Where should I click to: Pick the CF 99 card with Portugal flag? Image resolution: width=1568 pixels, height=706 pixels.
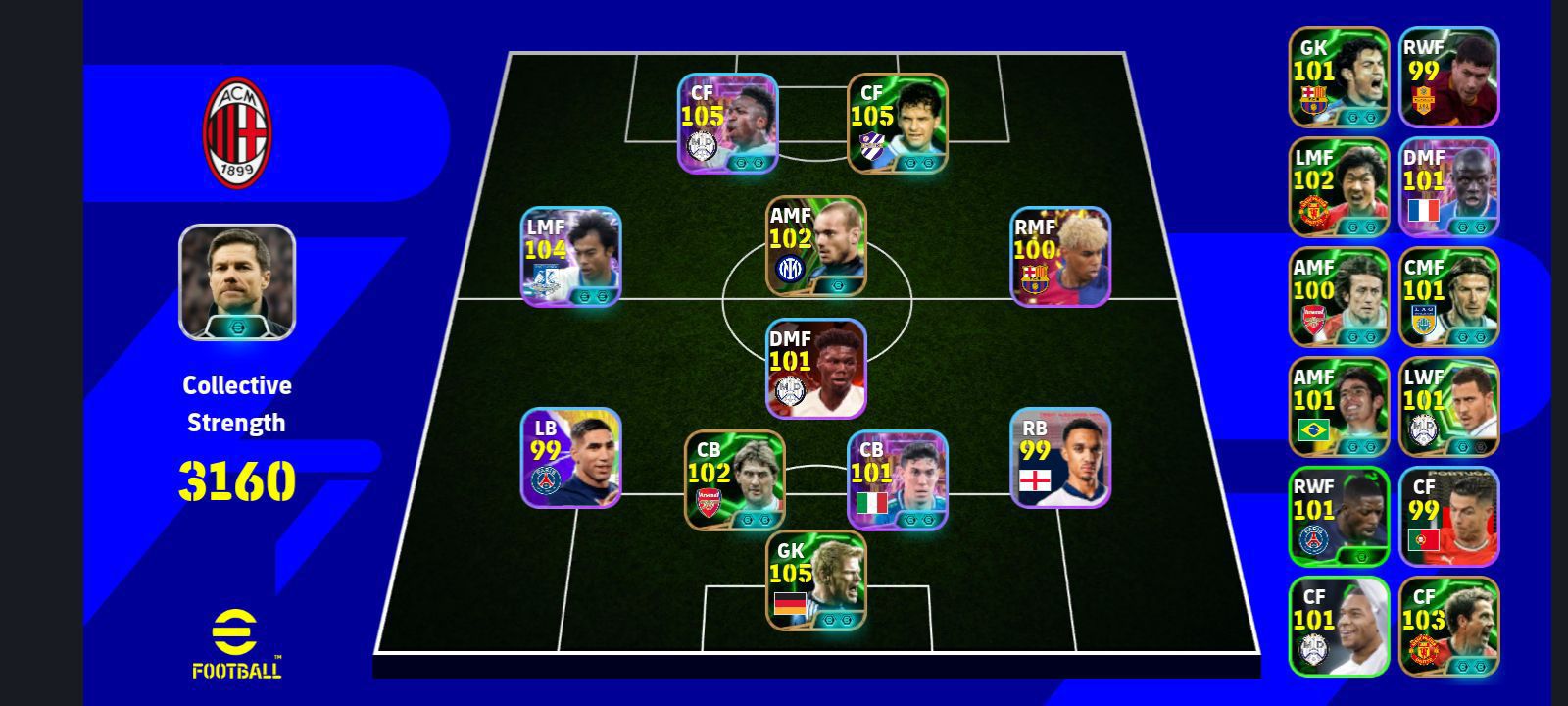coord(1448,517)
